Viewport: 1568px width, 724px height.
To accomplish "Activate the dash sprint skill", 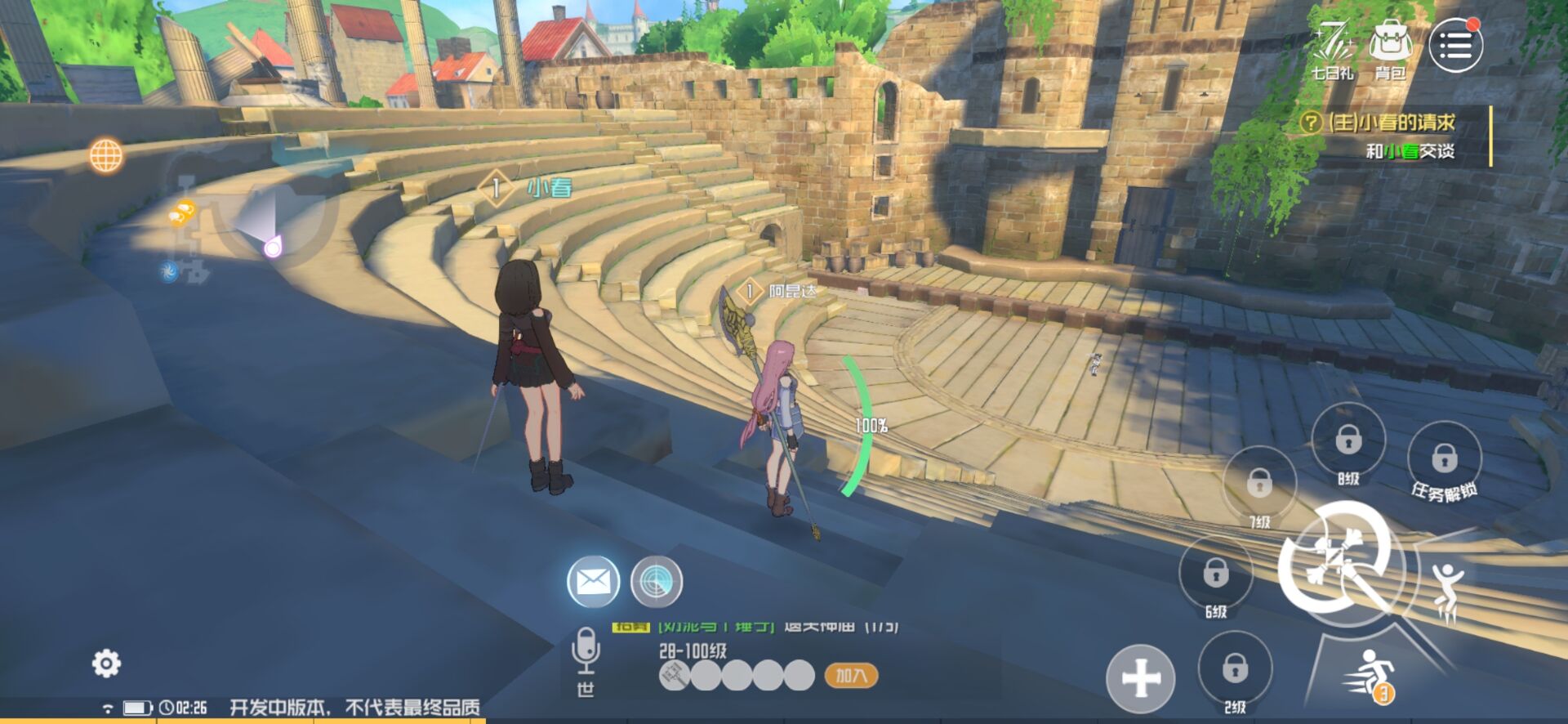I will coord(1368,676).
